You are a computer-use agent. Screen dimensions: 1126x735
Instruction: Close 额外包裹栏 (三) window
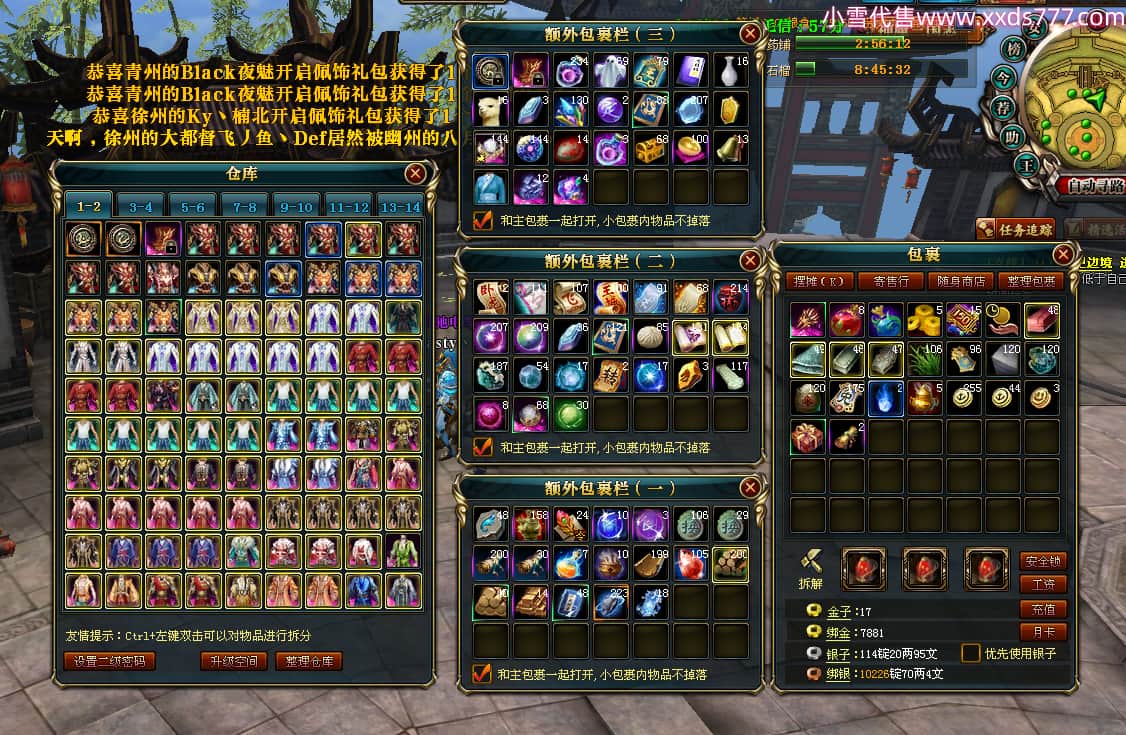click(750, 34)
